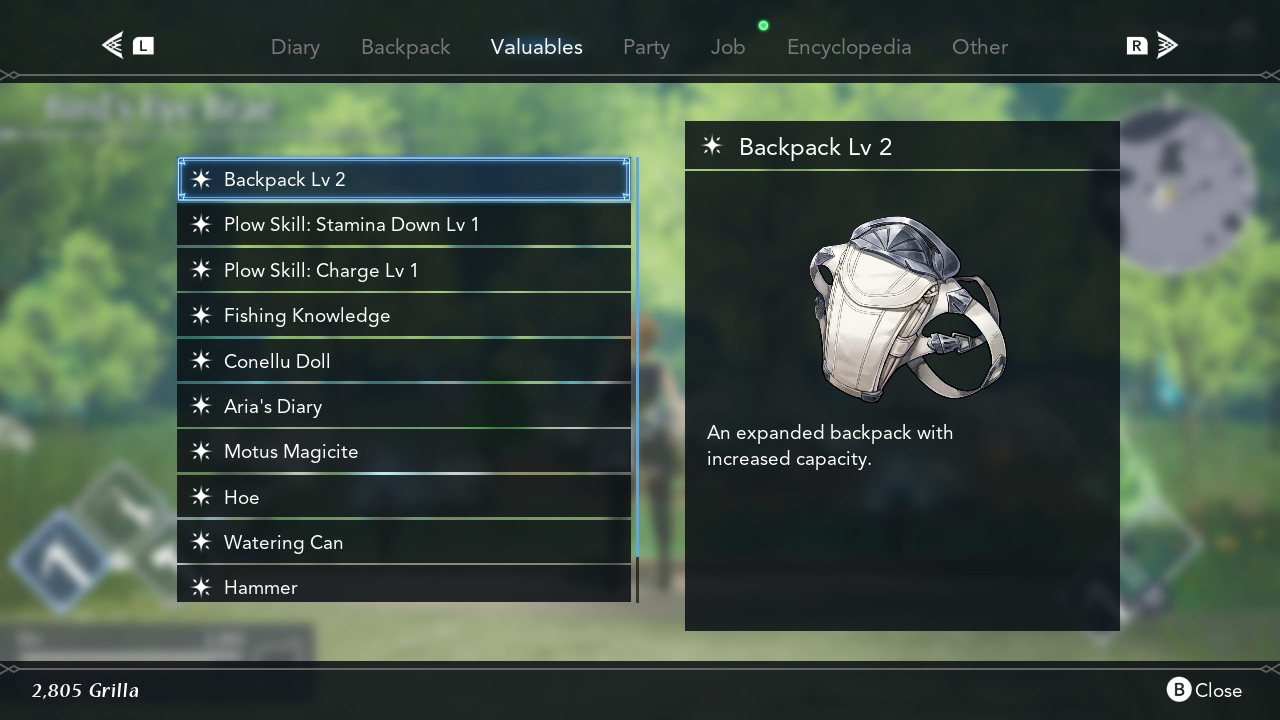Screen dimensions: 1280x720
Task: Click the star icon next to the Hoe
Action: 200,497
